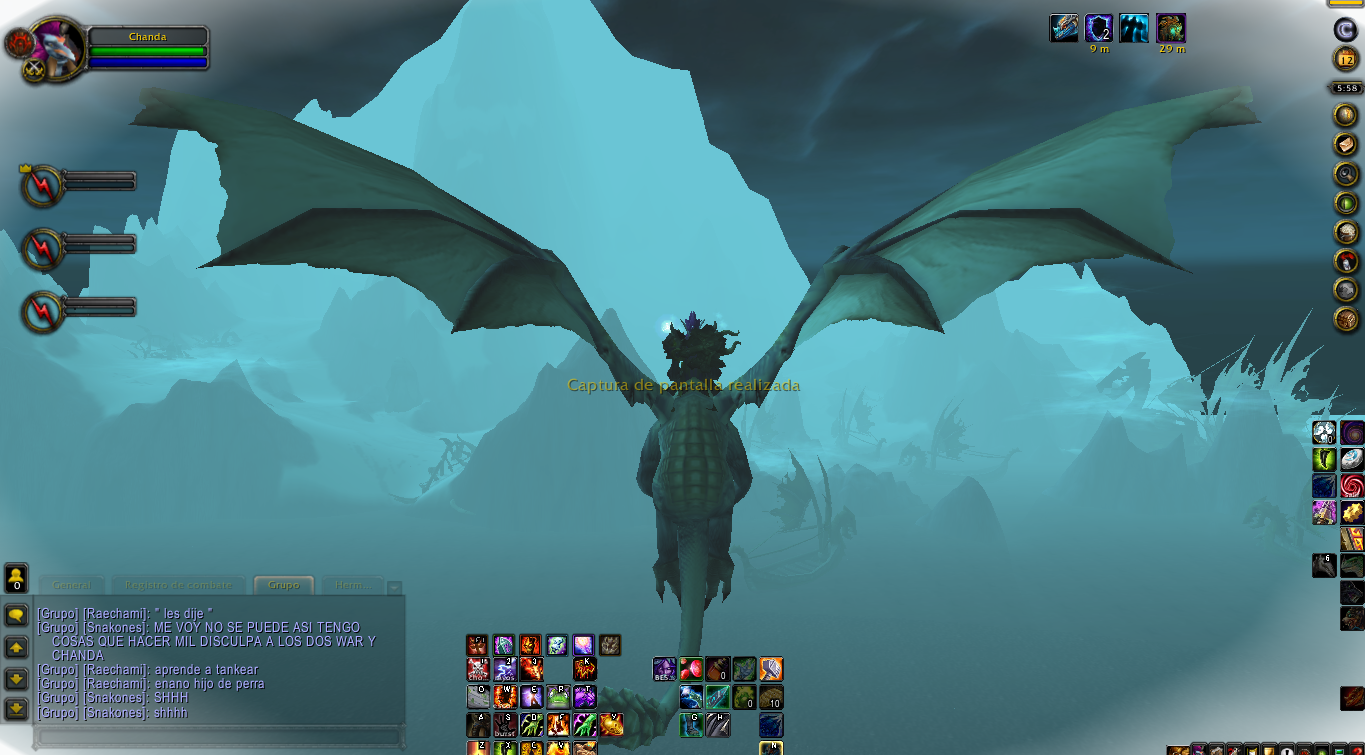Toggle the tracking magnifying glass button
This screenshot has height=755, width=1365.
click(1346, 174)
